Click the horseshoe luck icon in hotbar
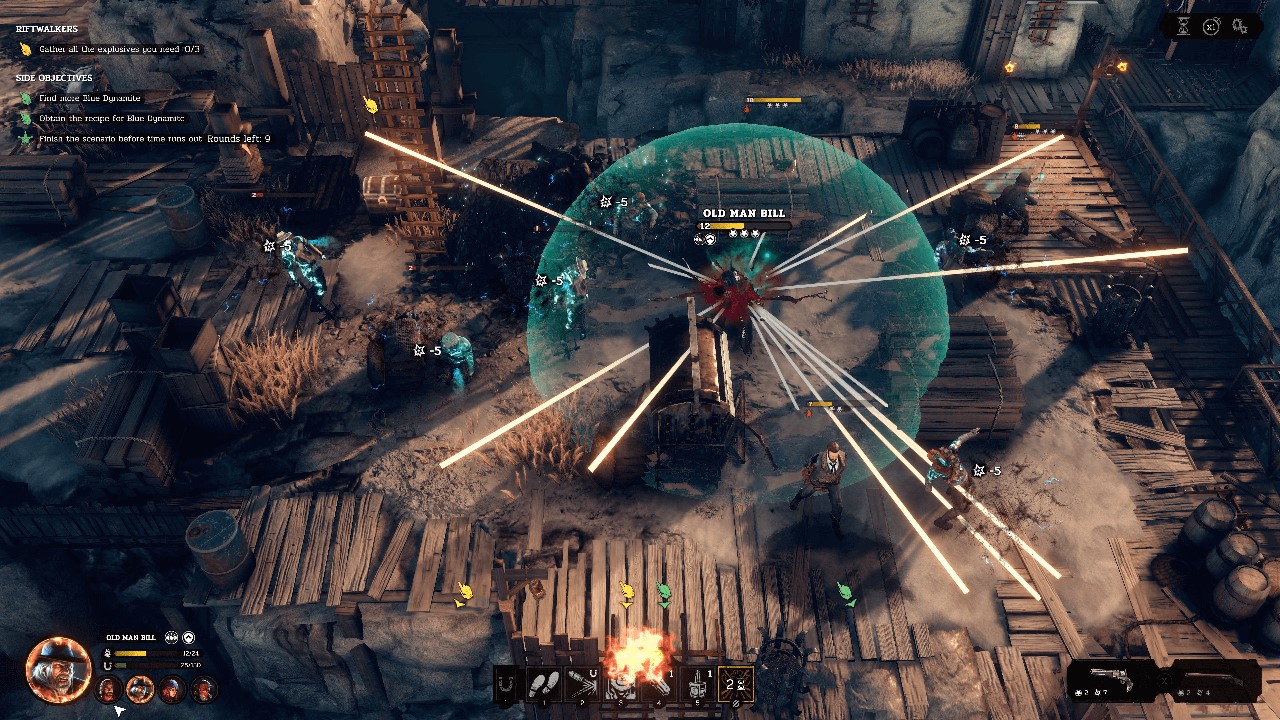This screenshot has width=1280, height=720. [505, 684]
